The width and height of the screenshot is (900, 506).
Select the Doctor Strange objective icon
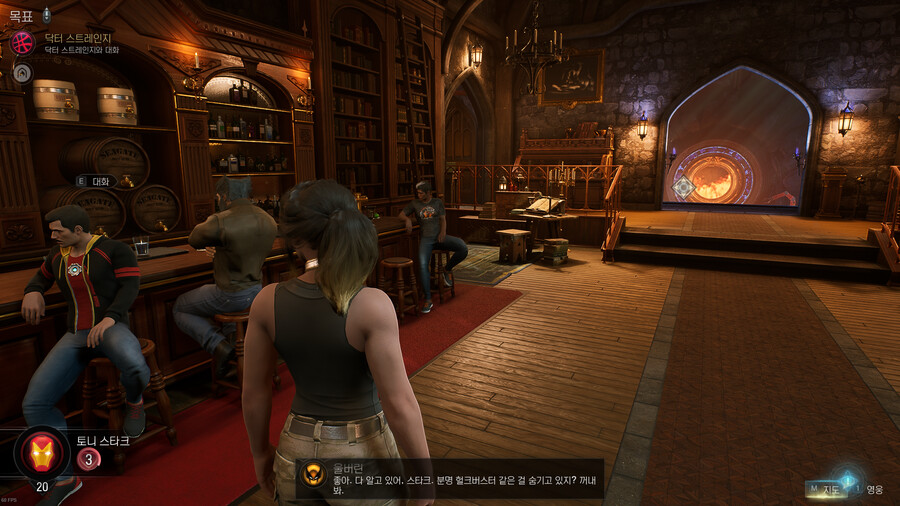tap(22, 43)
